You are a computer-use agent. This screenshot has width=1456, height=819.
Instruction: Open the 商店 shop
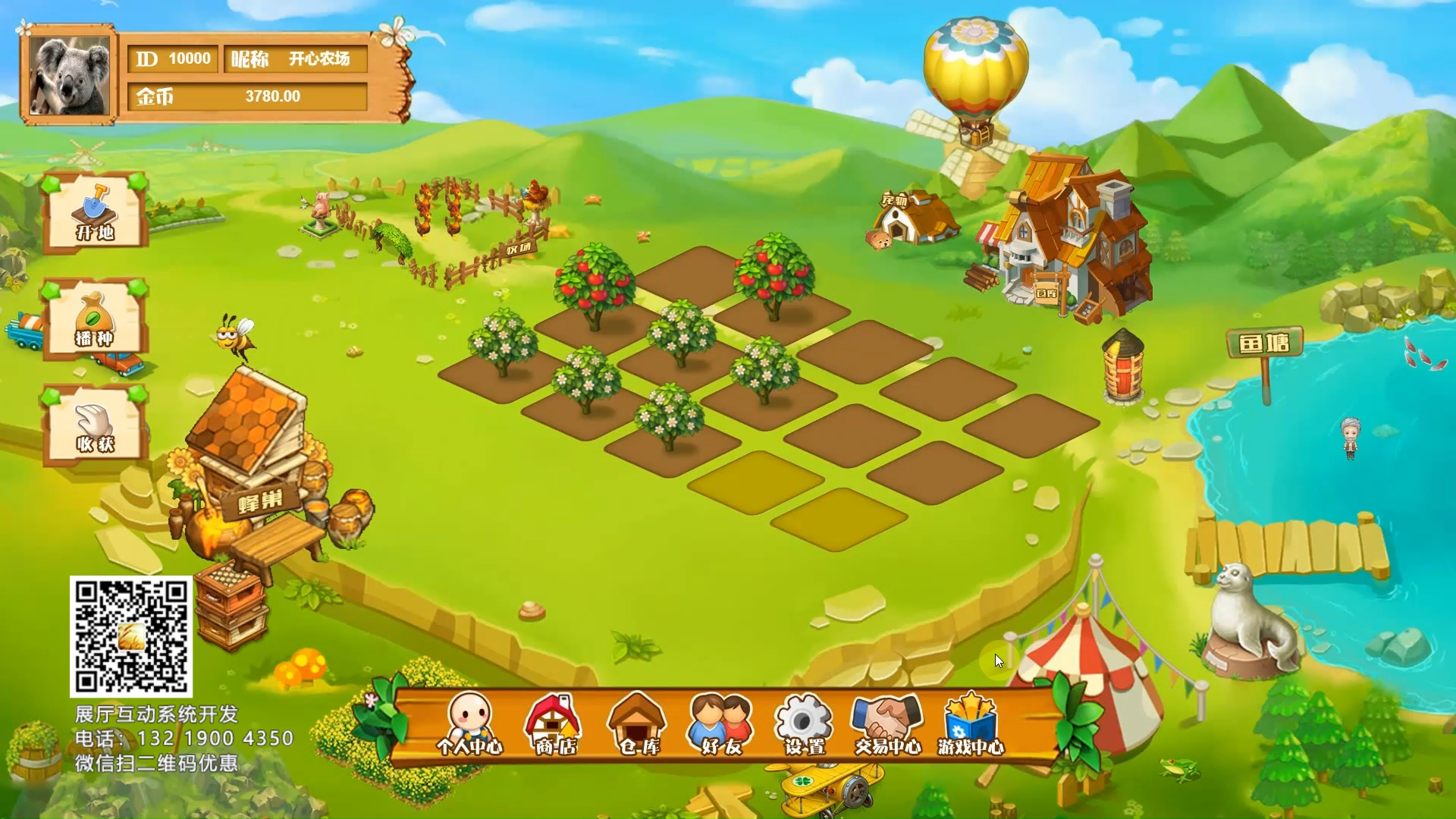coord(555,724)
